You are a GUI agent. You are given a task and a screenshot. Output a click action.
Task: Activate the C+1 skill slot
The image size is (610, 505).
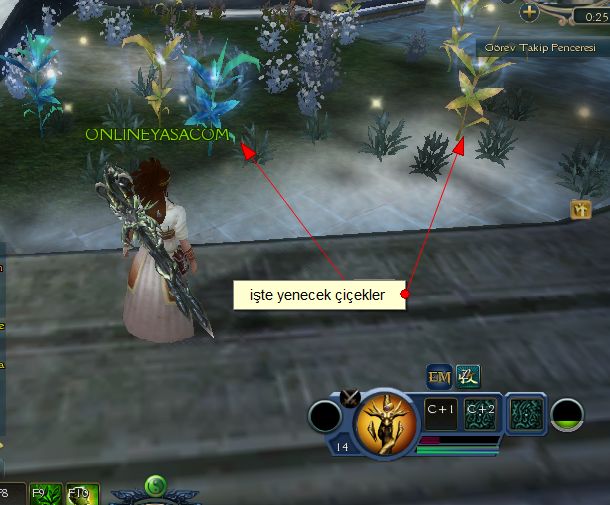[441, 411]
